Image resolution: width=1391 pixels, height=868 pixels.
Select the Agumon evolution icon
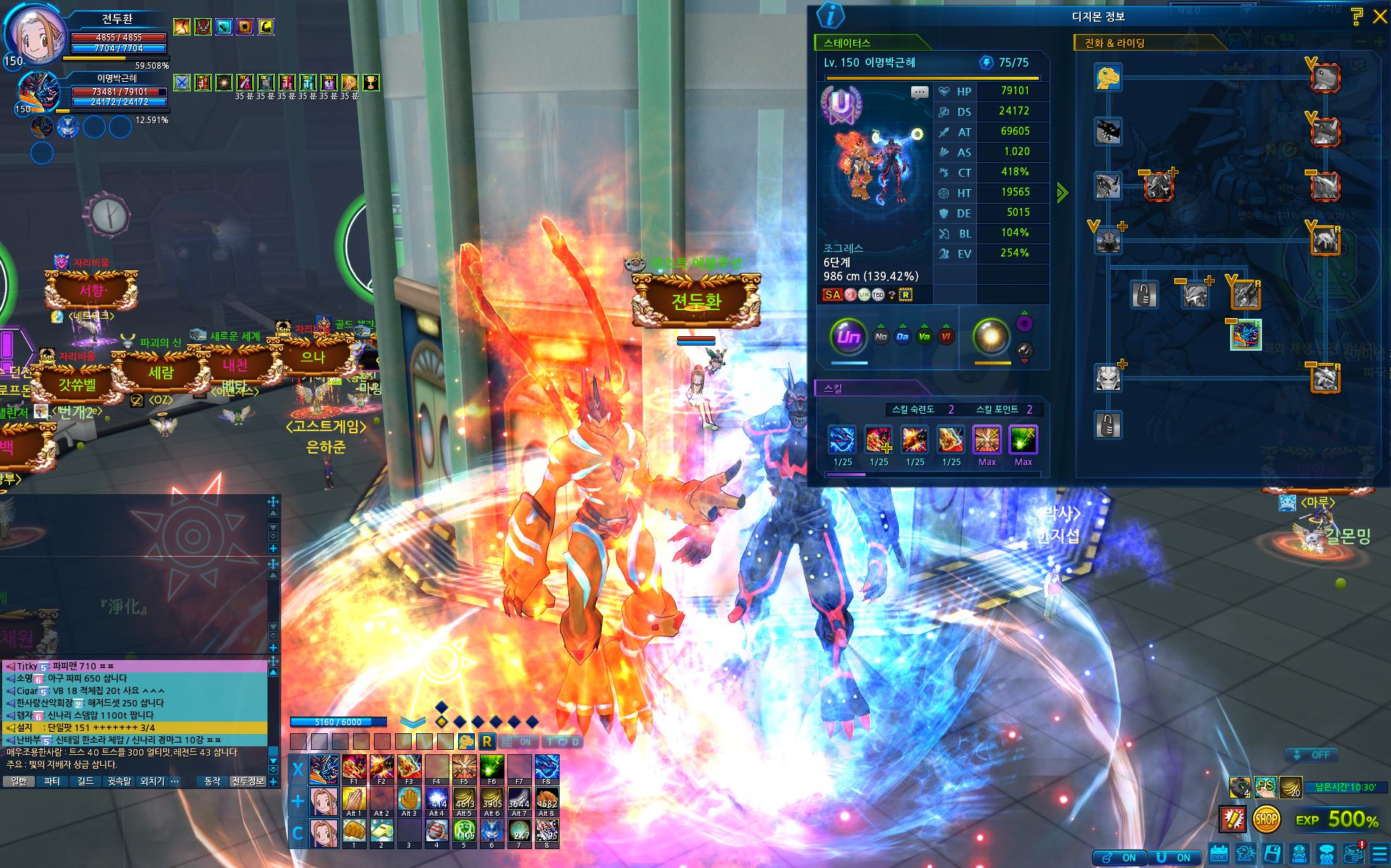coord(1108,78)
